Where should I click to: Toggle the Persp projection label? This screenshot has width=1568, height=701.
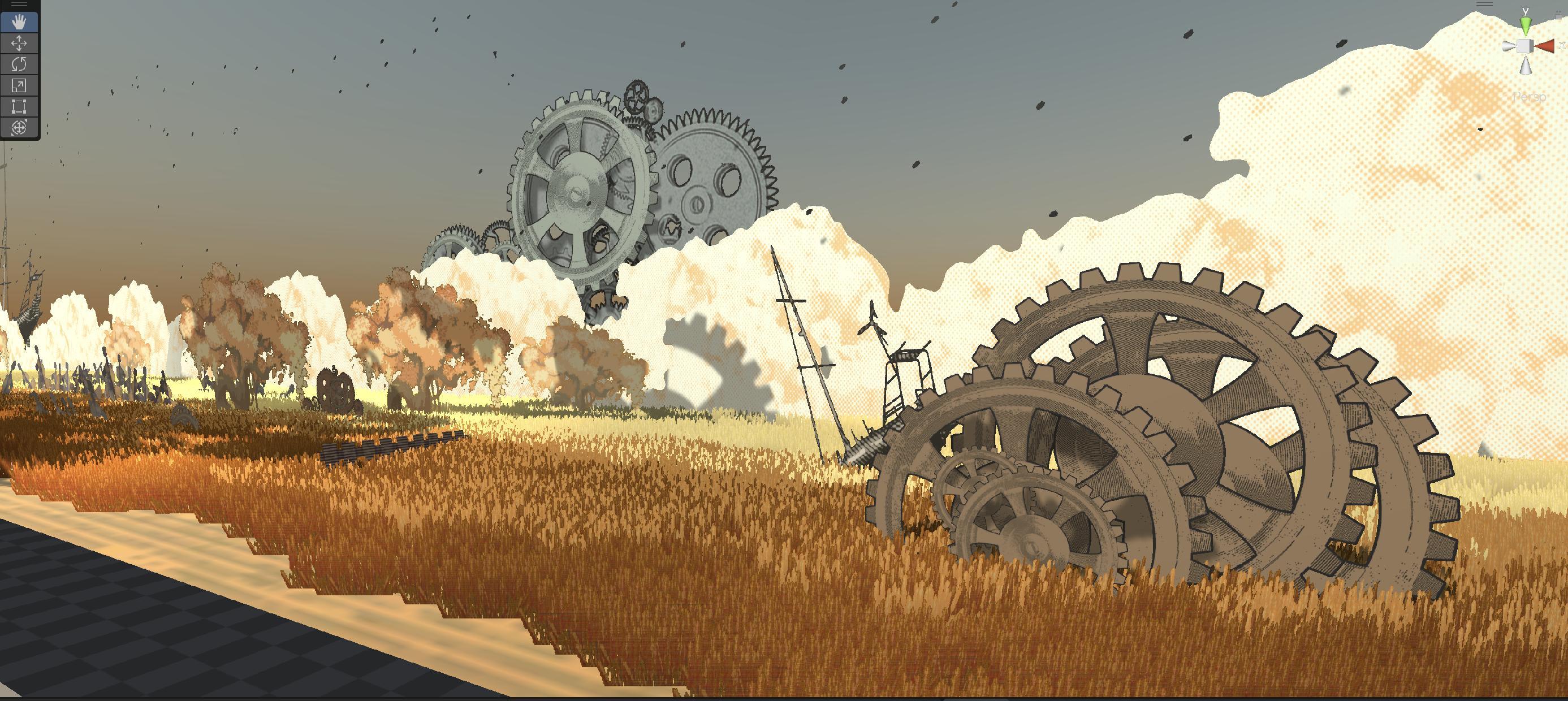[1529, 97]
